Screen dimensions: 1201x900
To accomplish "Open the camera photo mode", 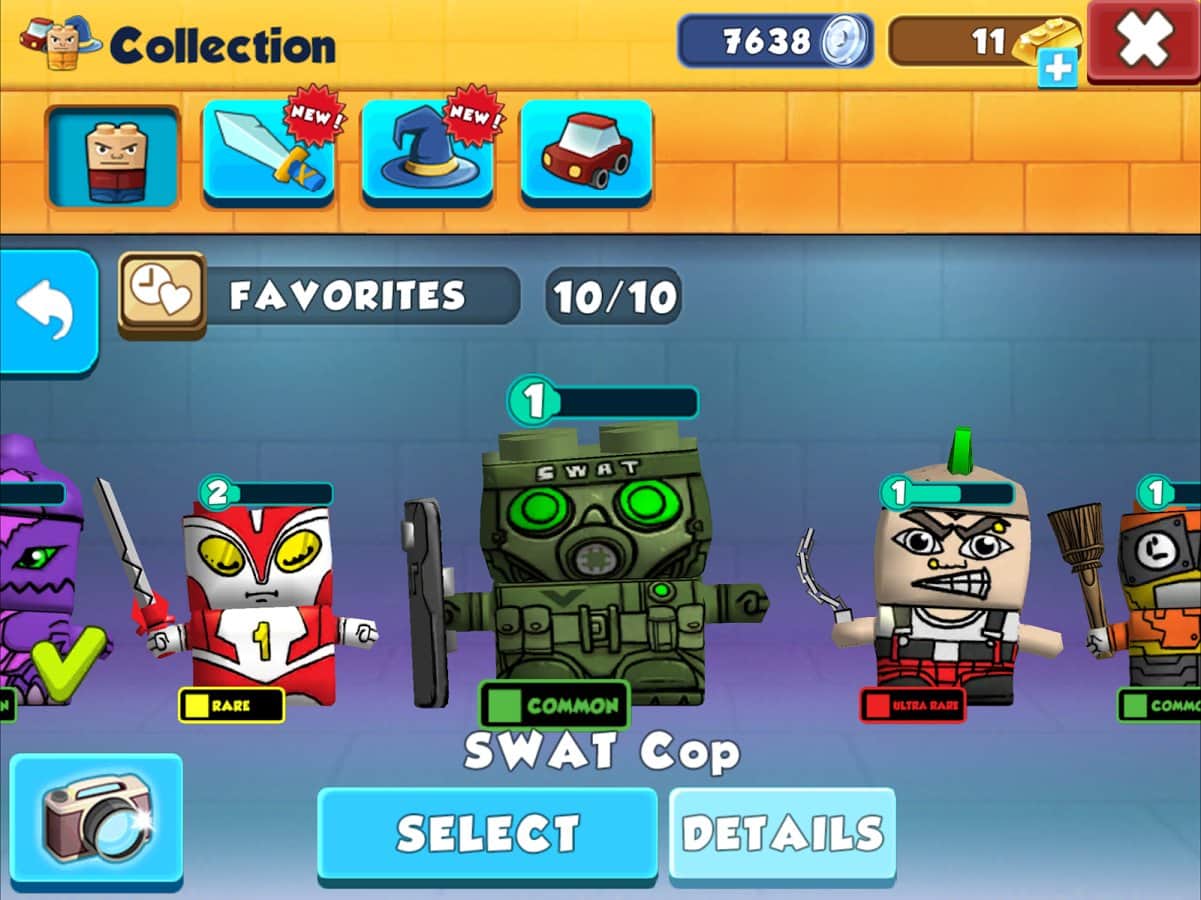I will (x=96, y=818).
